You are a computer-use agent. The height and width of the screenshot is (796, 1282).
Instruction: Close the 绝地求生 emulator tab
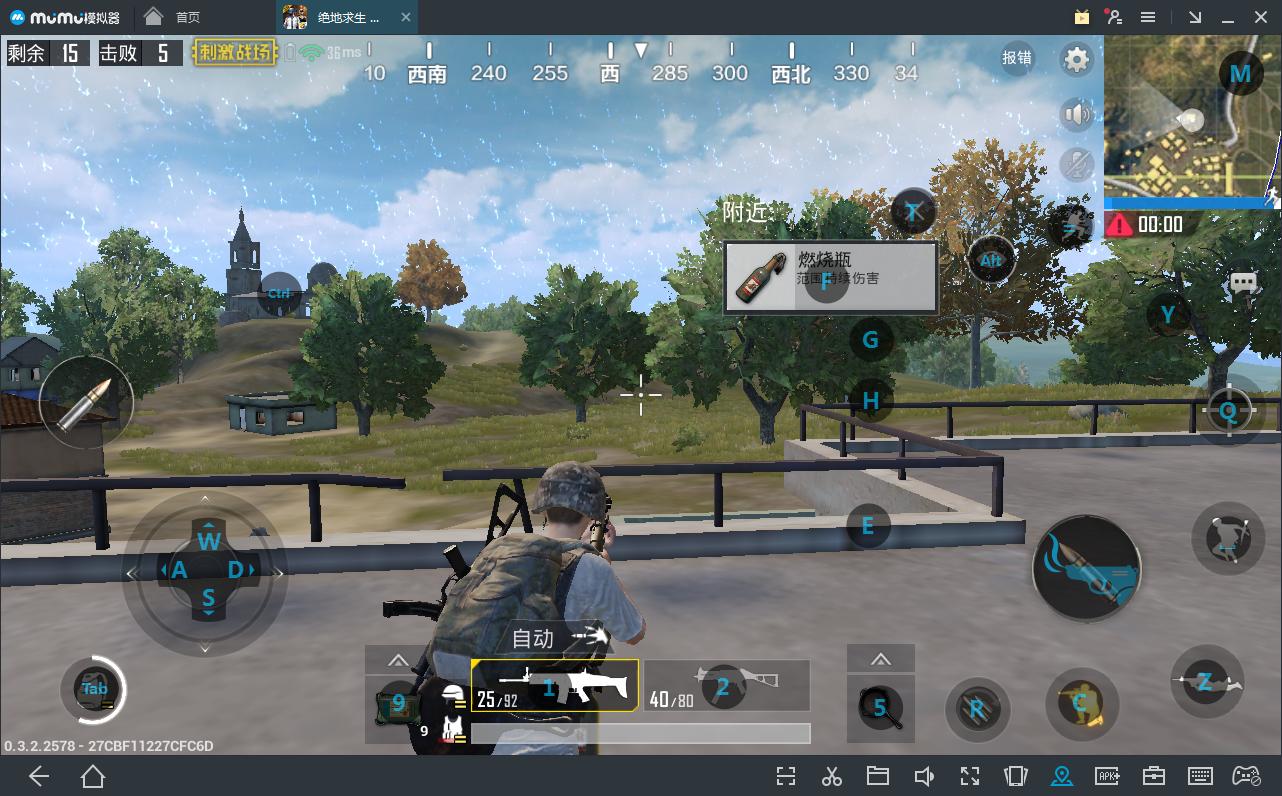(x=405, y=17)
